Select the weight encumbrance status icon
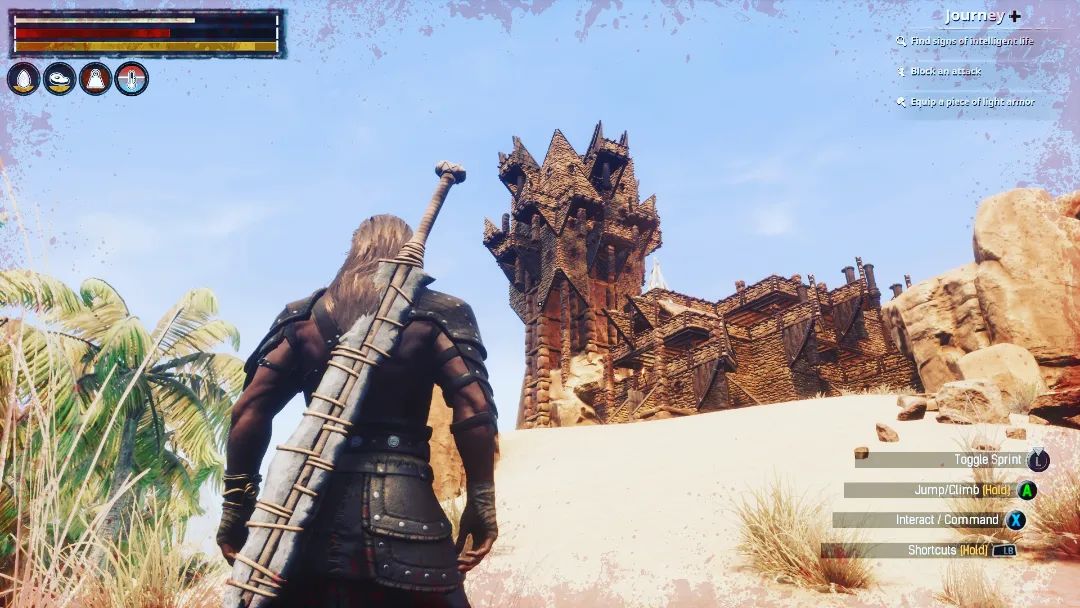 [95, 79]
